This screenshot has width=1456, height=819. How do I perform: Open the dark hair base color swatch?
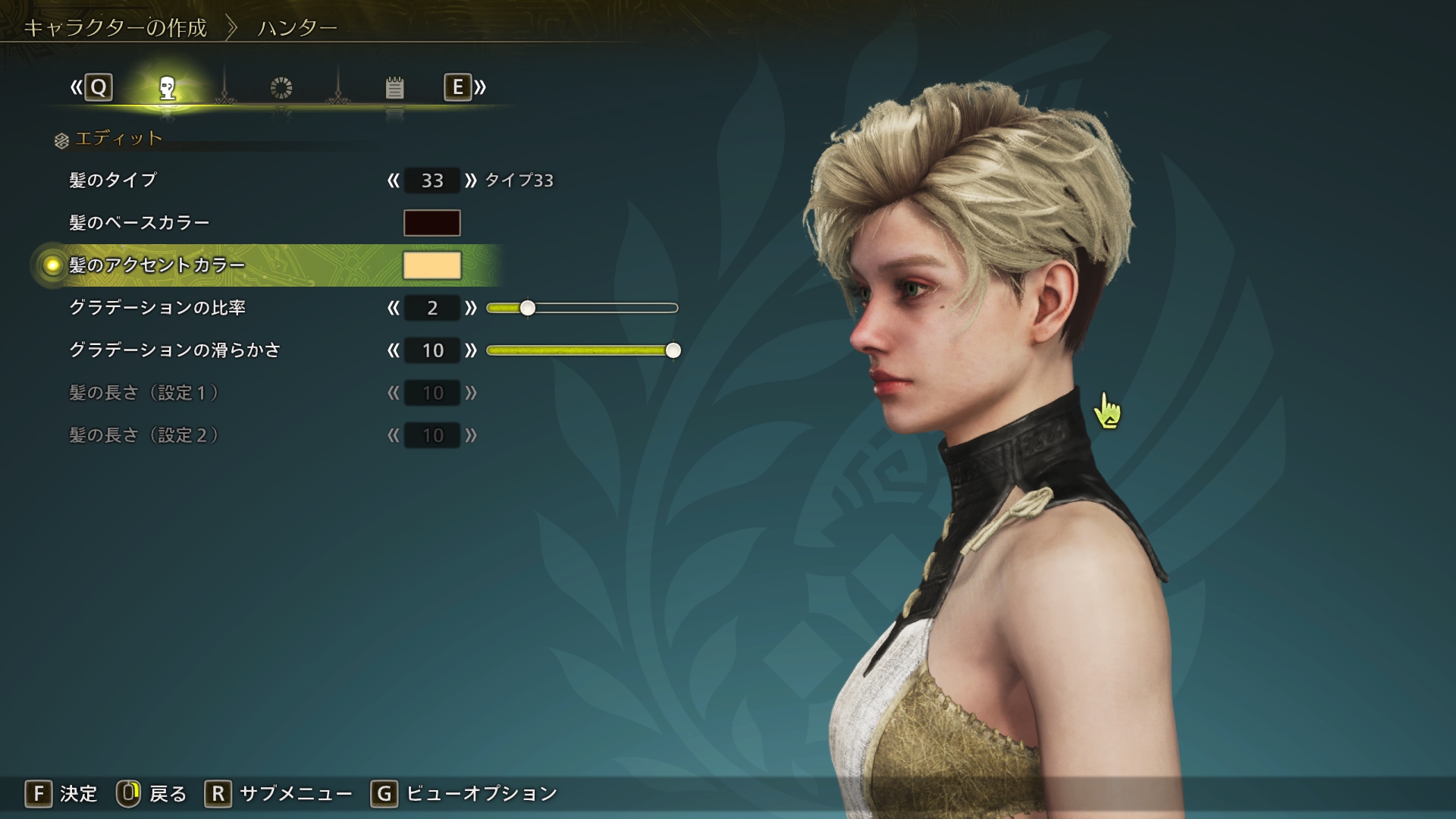431,223
